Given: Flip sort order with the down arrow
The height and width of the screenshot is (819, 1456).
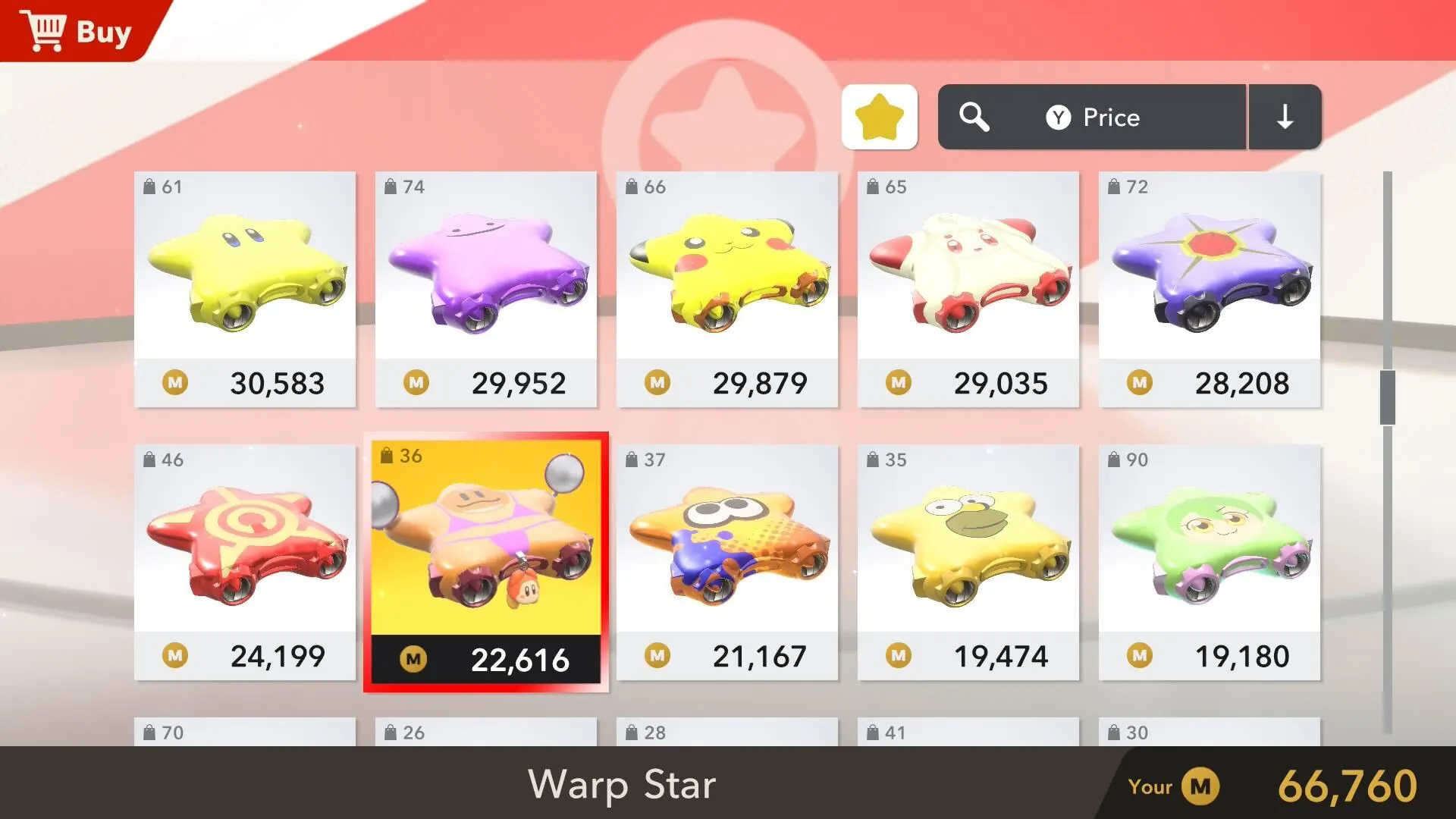Looking at the screenshot, I should pyautogui.click(x=1285, y=117).
